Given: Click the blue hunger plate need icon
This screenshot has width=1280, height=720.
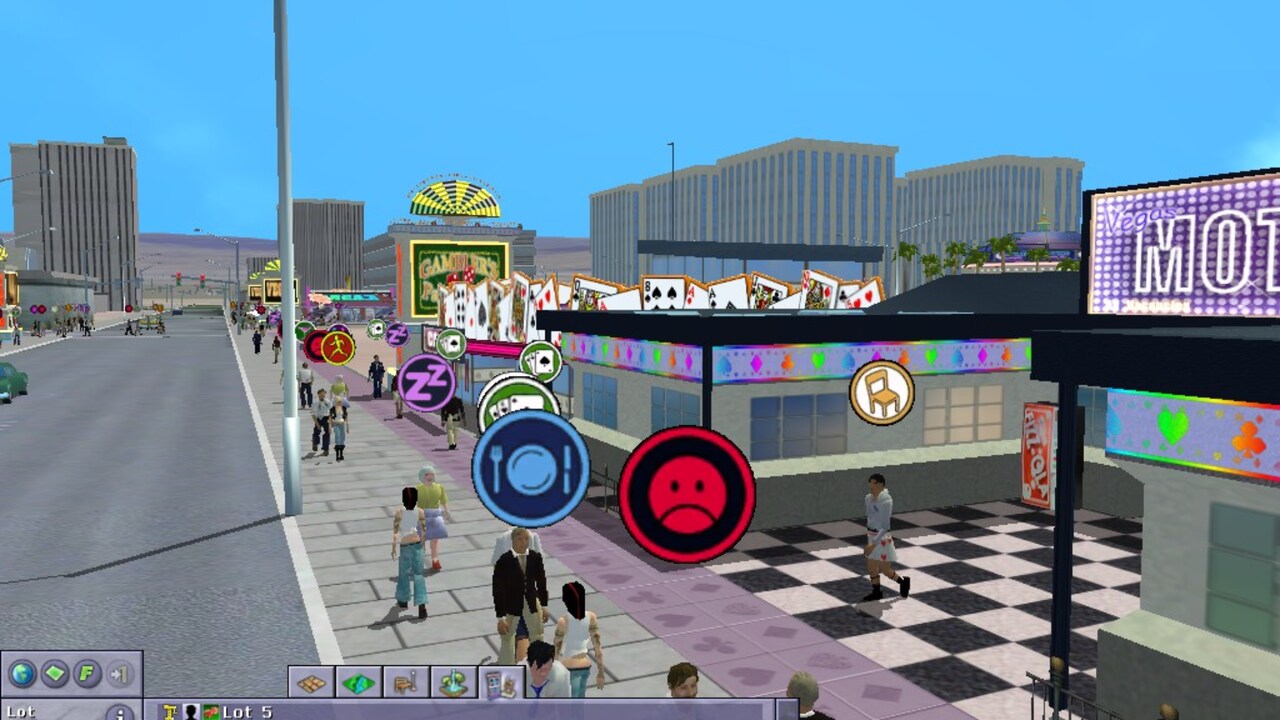Looking at the screenshot, I should 530,468.
